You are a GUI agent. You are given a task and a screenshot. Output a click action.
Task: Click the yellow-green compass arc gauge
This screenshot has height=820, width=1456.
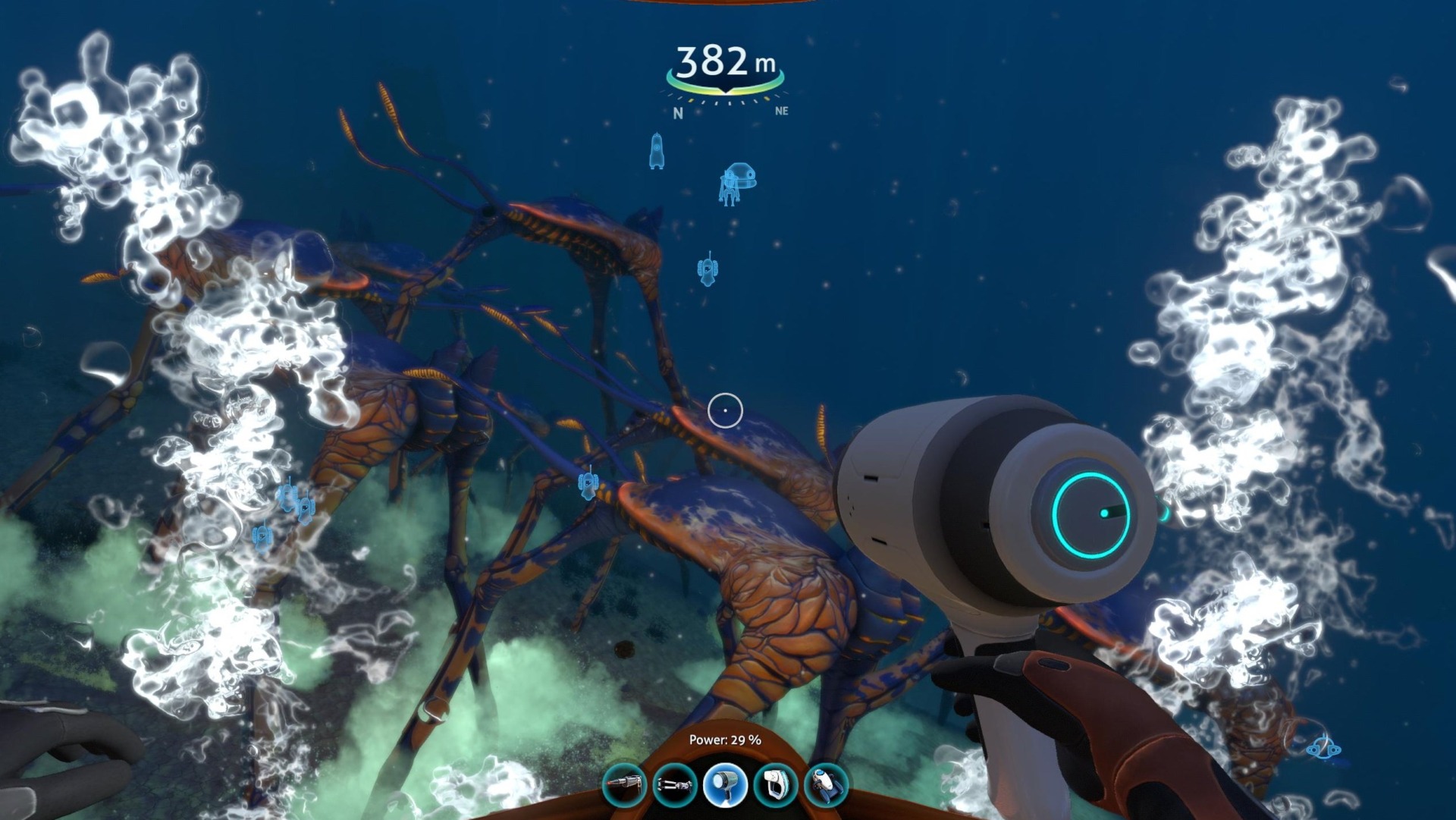point(726,91)
